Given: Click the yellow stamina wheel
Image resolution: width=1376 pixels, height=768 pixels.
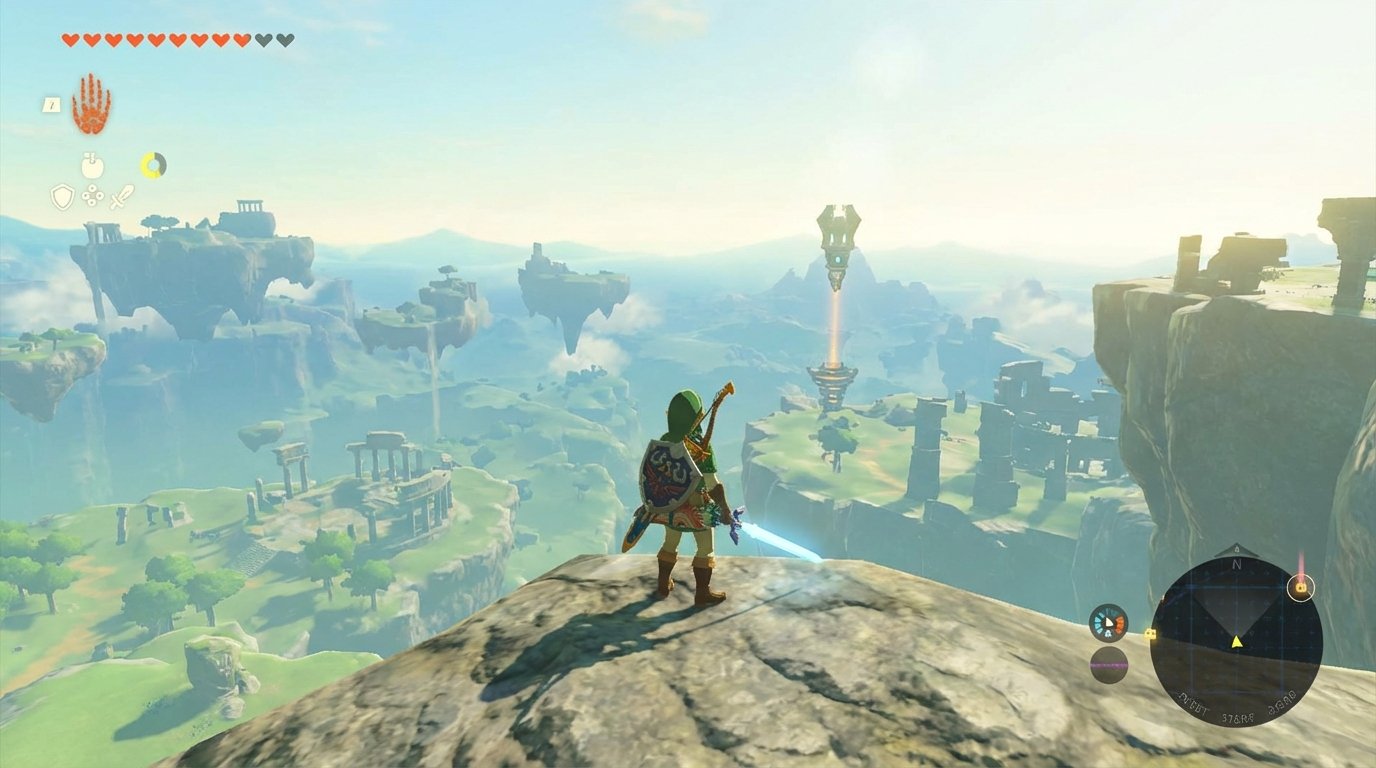Looking at the screenshot, I should (152, 163).
